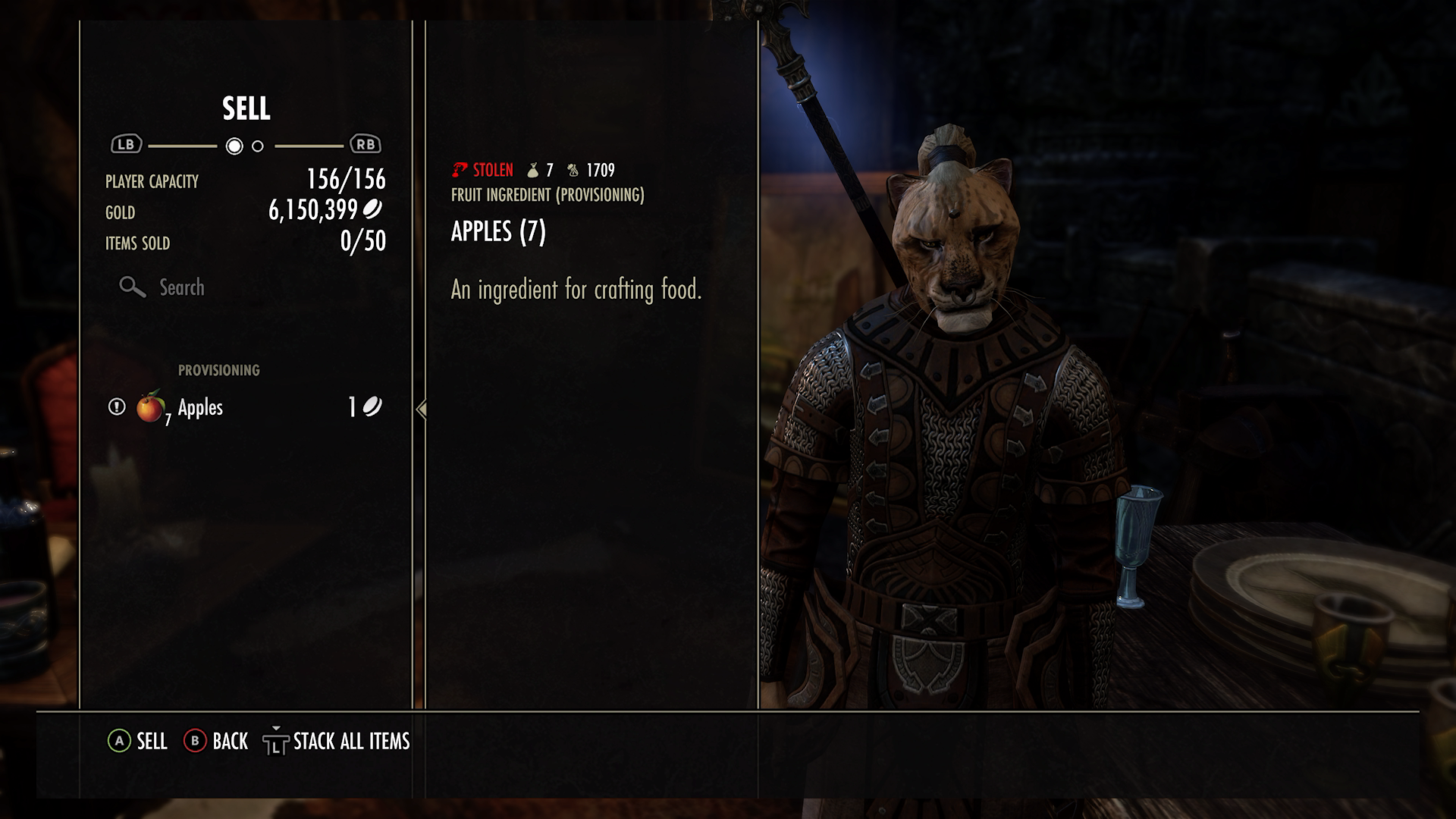This screenshot has width=1456, height=819.
Task: Select the Apples item row
Action: pos(244,408)
